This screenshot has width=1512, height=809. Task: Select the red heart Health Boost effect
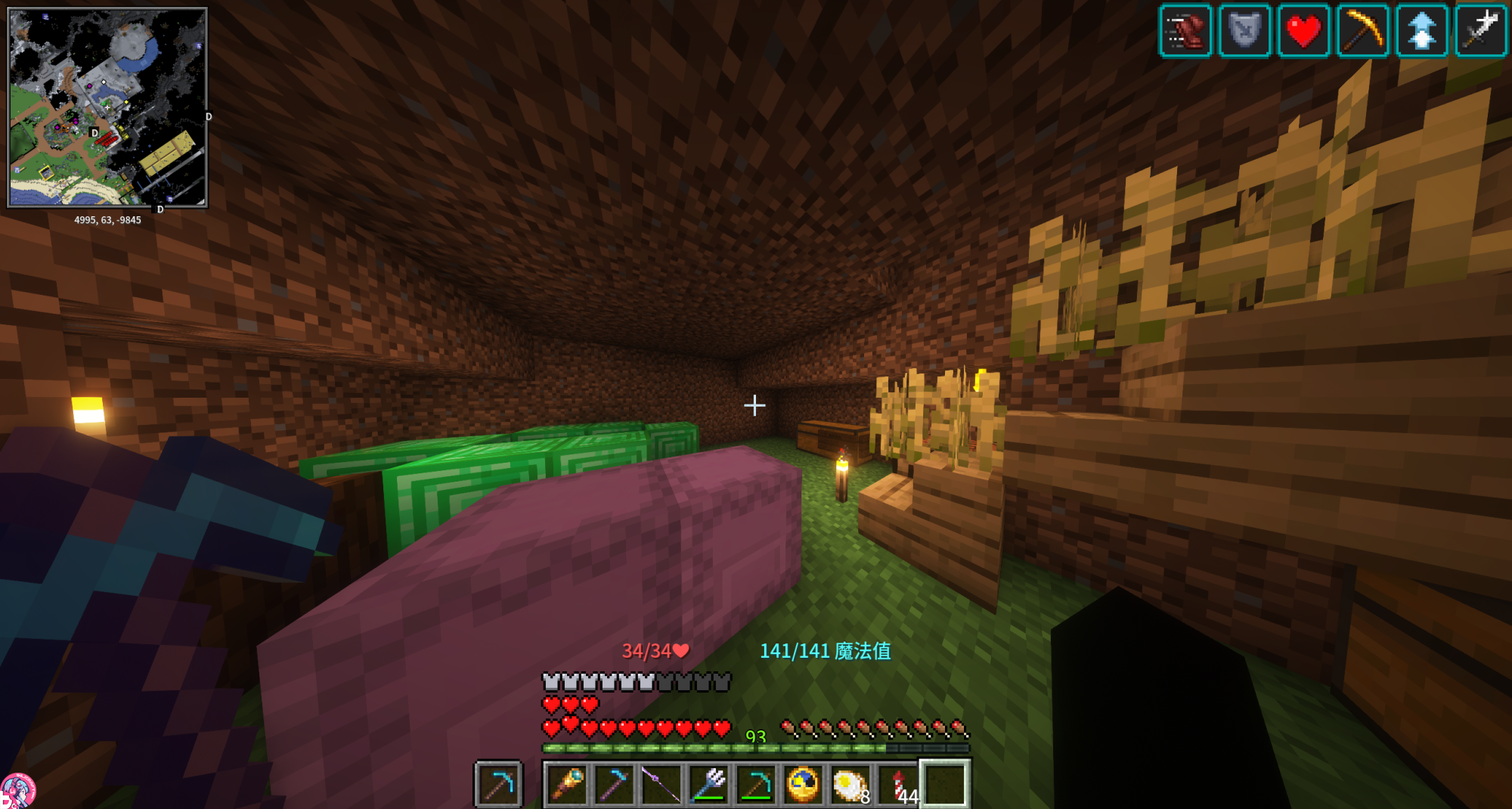[x=1303, y=31]
